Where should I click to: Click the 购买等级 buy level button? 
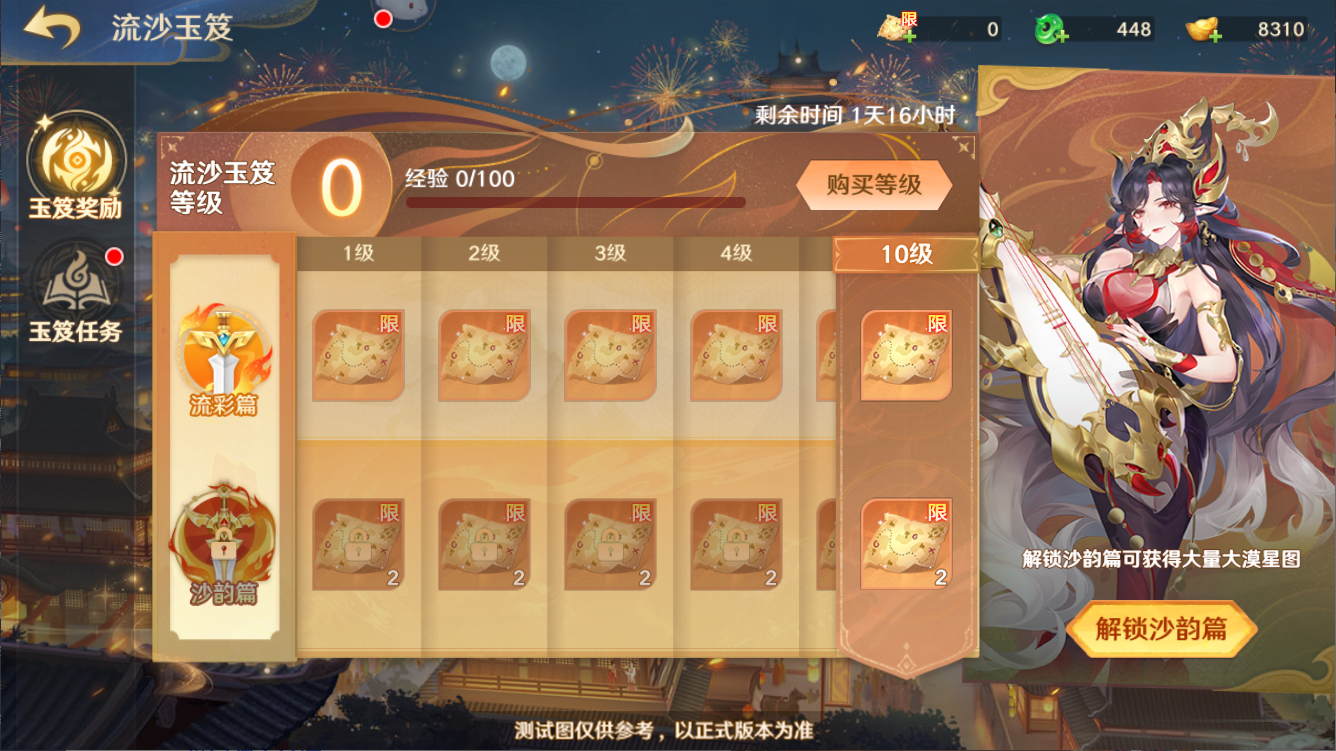pos(873,185)
